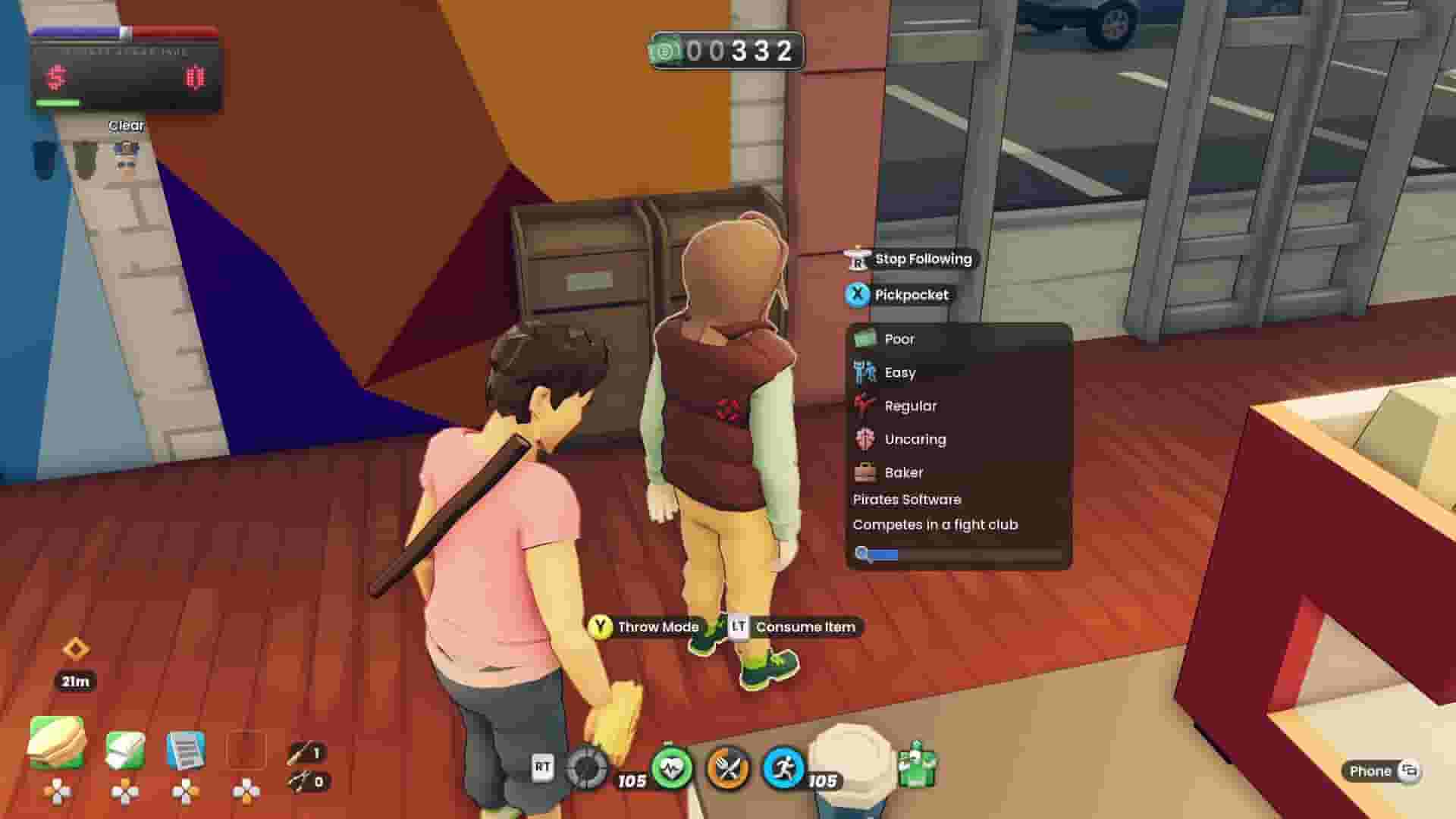Expand the magnifying glass search bar
This screenshot has height=819, width=1456.
[861, 555]
